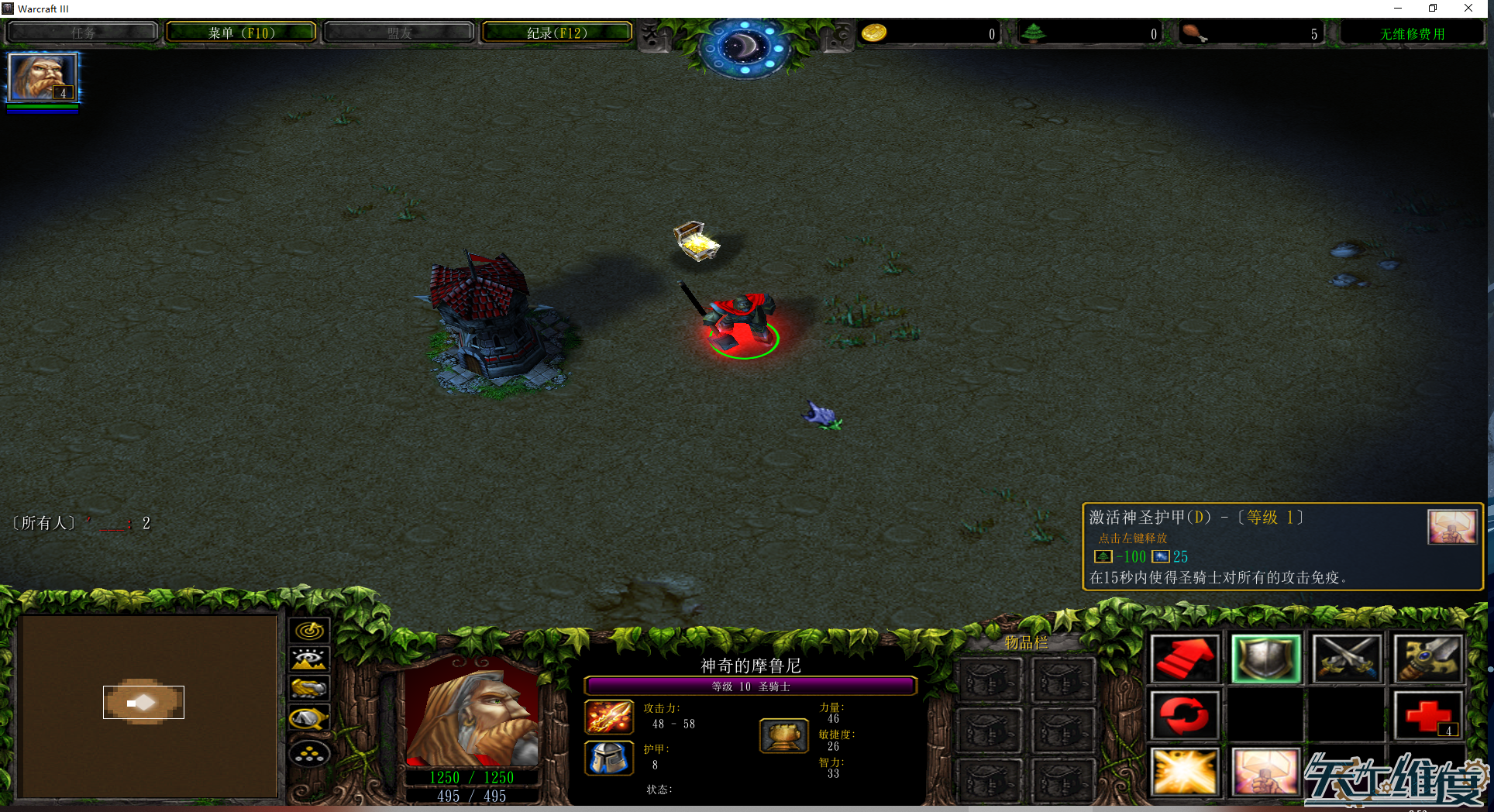Click the red circular arrows command
The image size is (1494, 812).
(1184, 714)
